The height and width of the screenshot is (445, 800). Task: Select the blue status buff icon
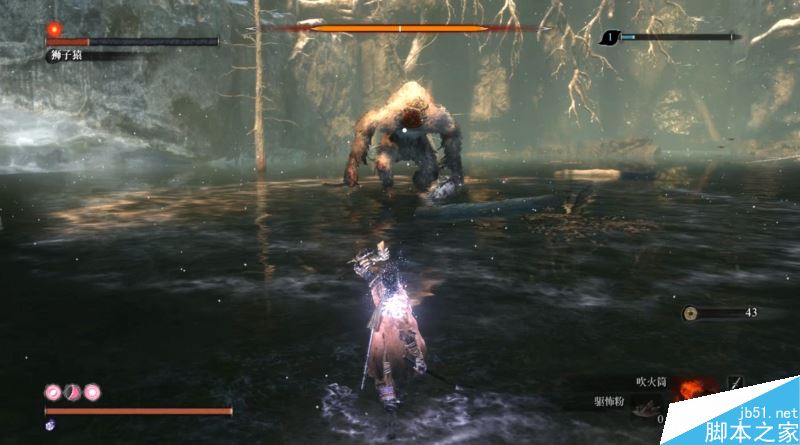[x=51, y=425]
